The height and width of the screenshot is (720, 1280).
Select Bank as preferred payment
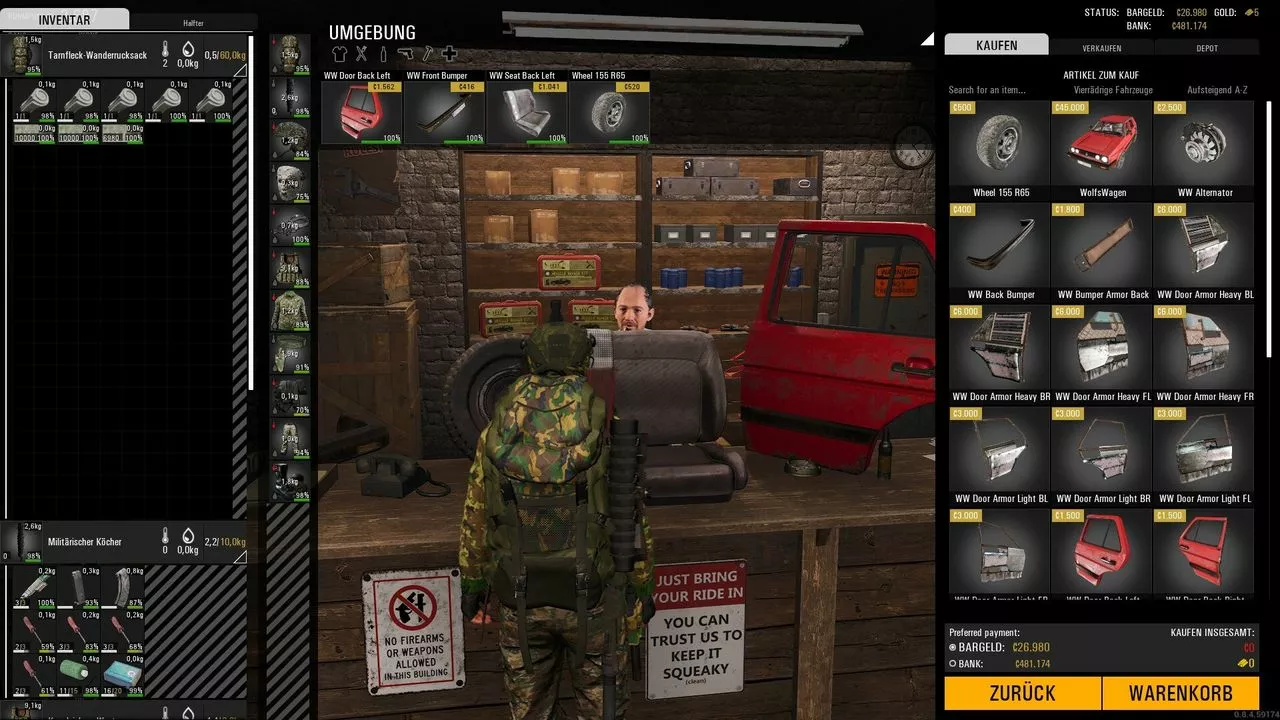tap(952, 663)
